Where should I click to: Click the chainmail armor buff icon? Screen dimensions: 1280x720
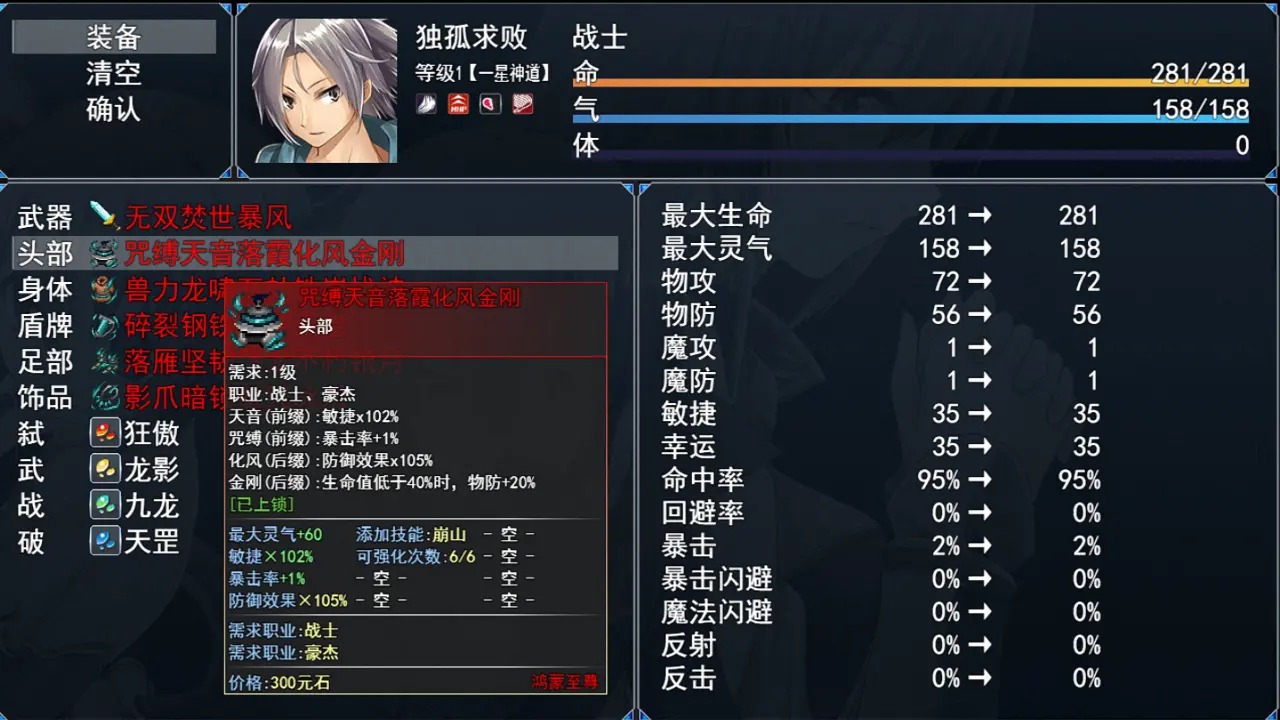521,104
